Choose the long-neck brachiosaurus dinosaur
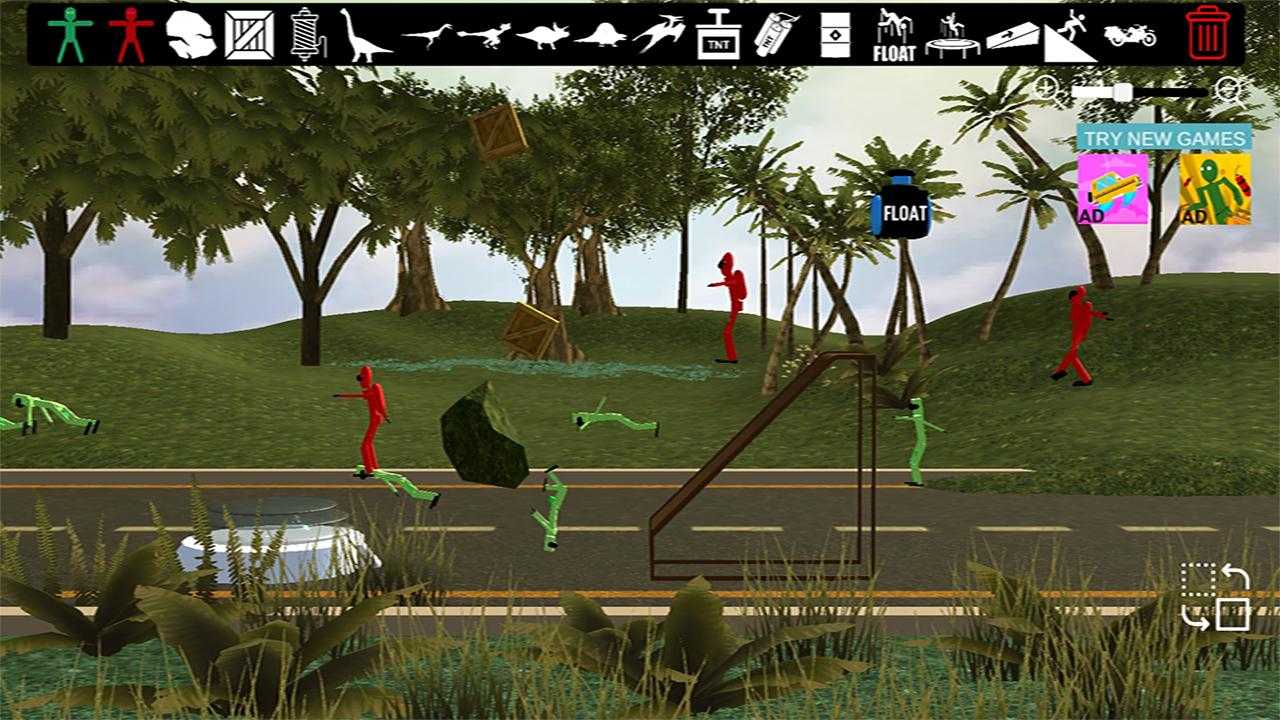This screenshot has width=1280, height=720. click(x=364, y=35)
